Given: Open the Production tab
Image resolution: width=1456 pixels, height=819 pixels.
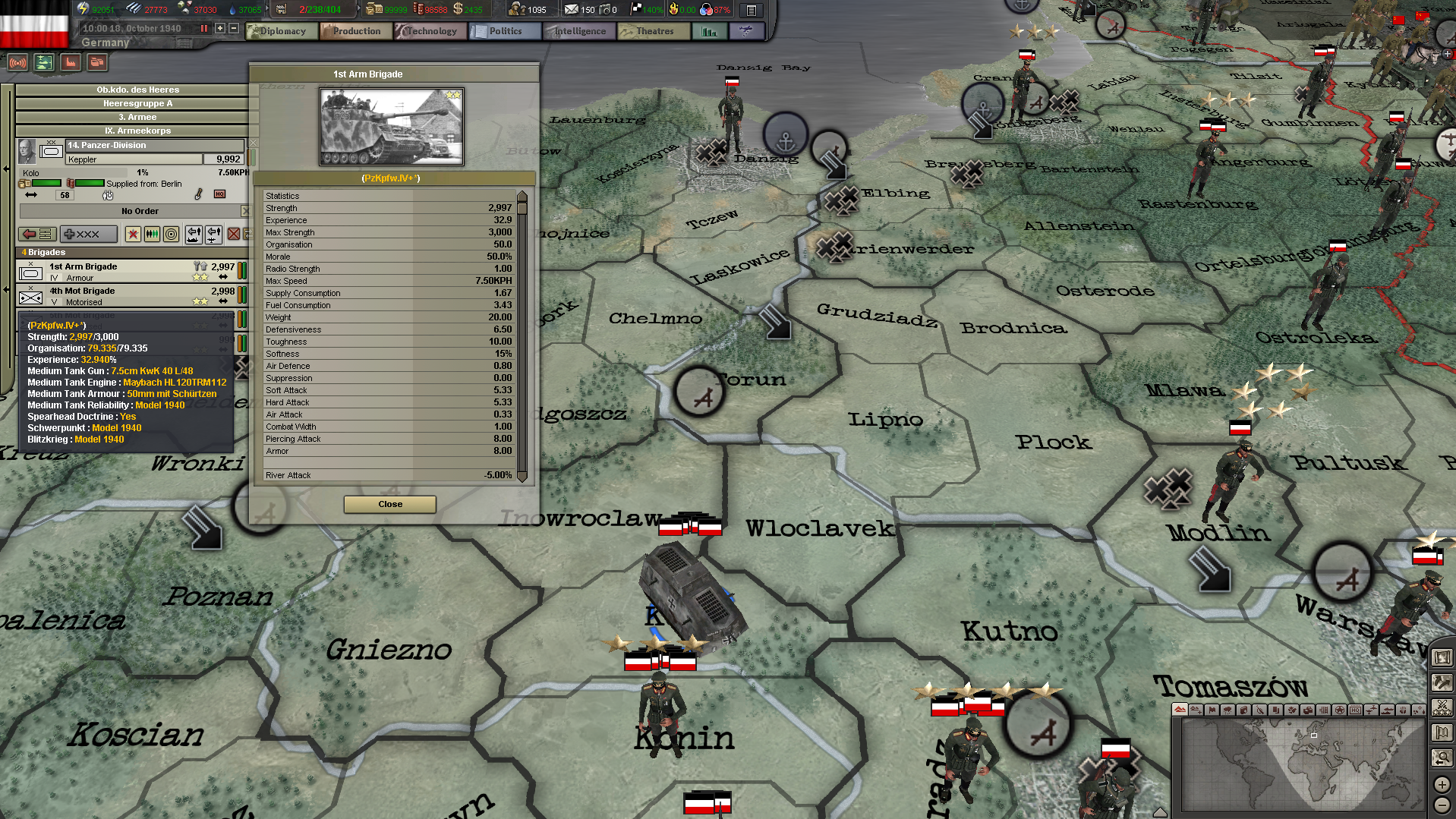Looking at the screenshot, I should tap(355, 31).
